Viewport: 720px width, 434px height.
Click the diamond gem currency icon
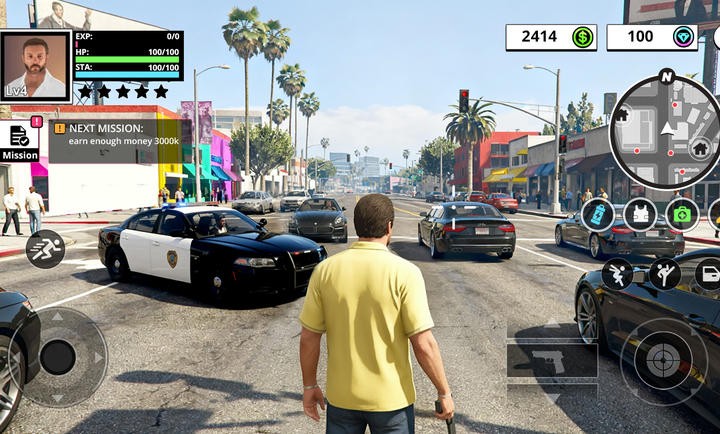coord(683,37)
